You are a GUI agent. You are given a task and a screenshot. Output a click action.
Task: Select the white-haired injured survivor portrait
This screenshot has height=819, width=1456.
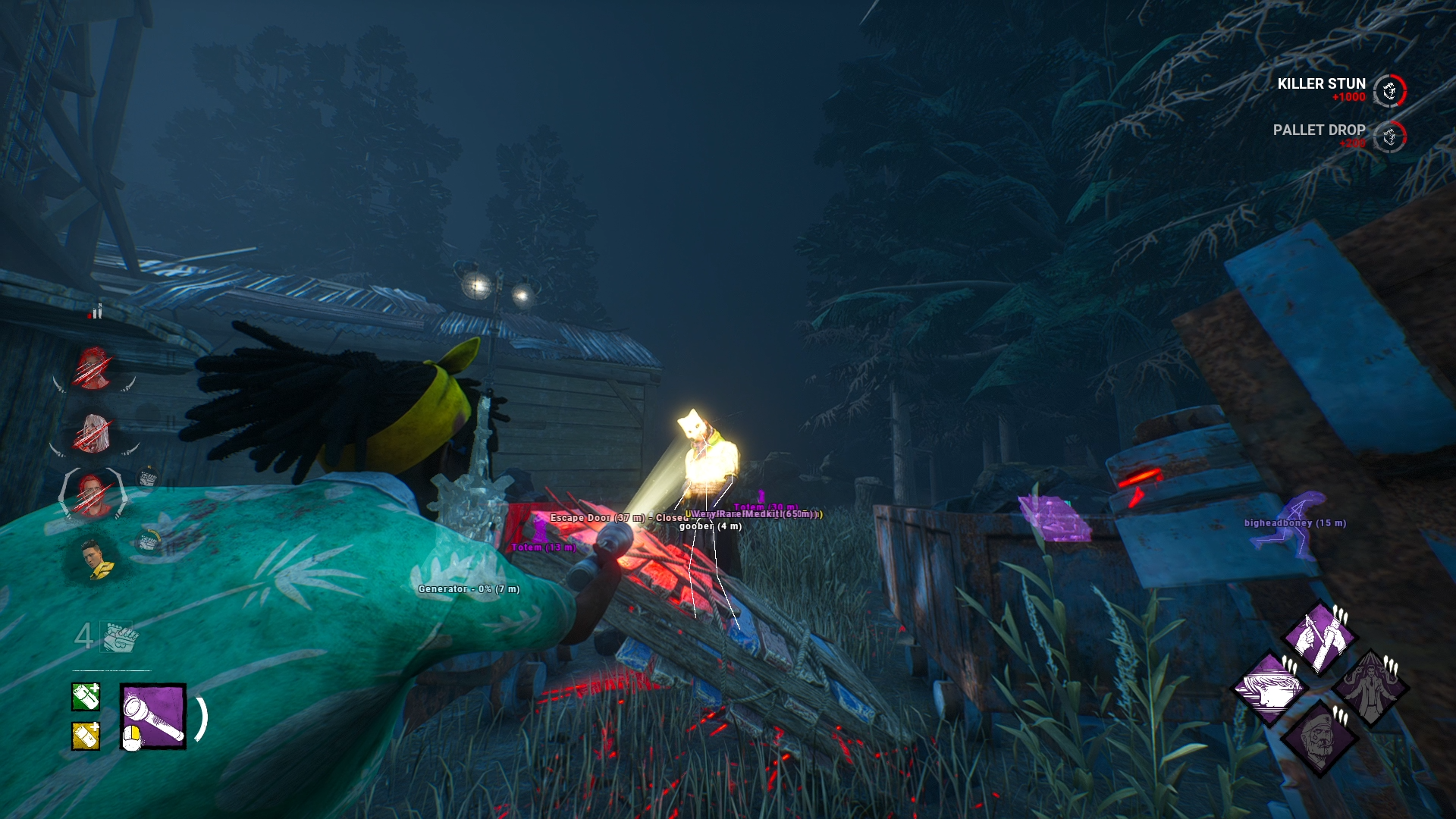94,435
